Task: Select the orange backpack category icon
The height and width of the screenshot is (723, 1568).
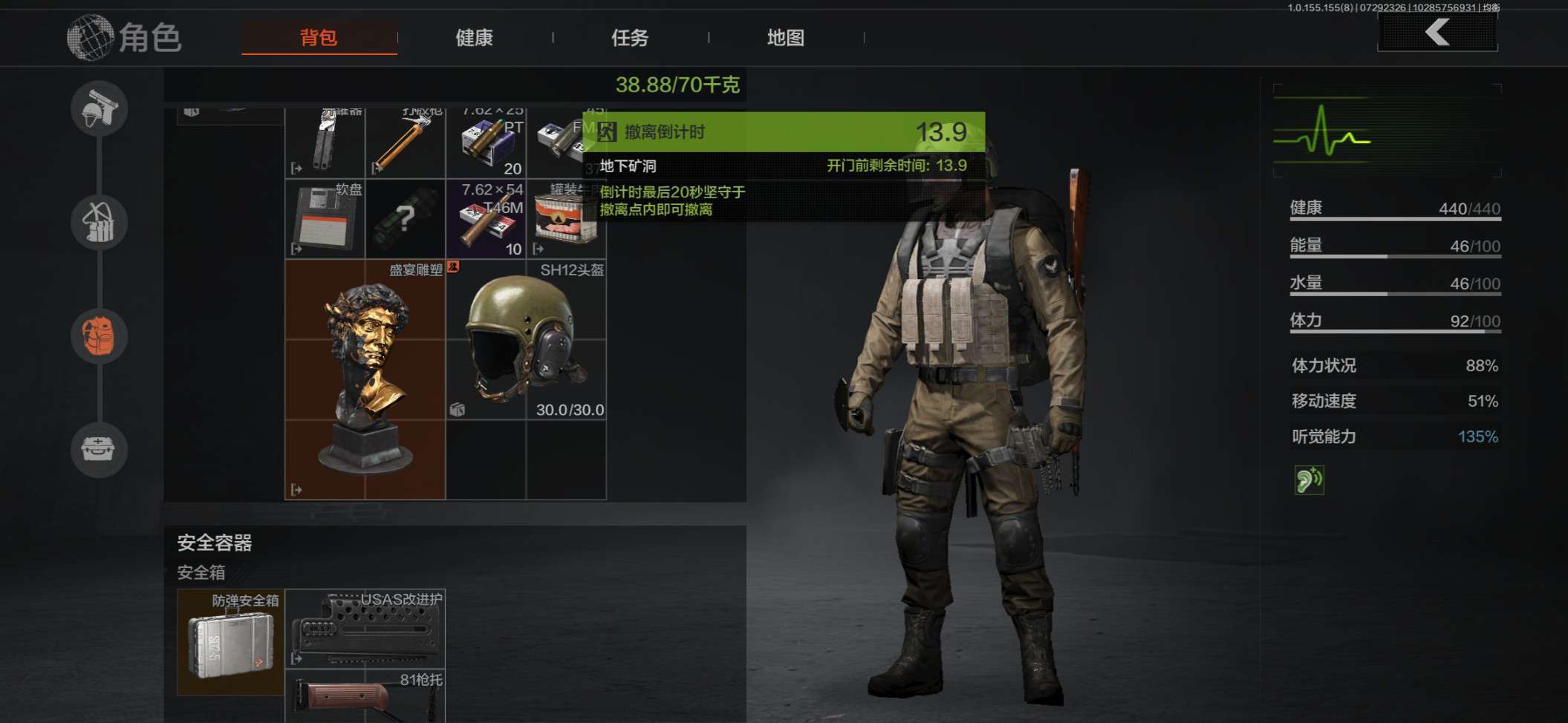Action: [100, 336]
